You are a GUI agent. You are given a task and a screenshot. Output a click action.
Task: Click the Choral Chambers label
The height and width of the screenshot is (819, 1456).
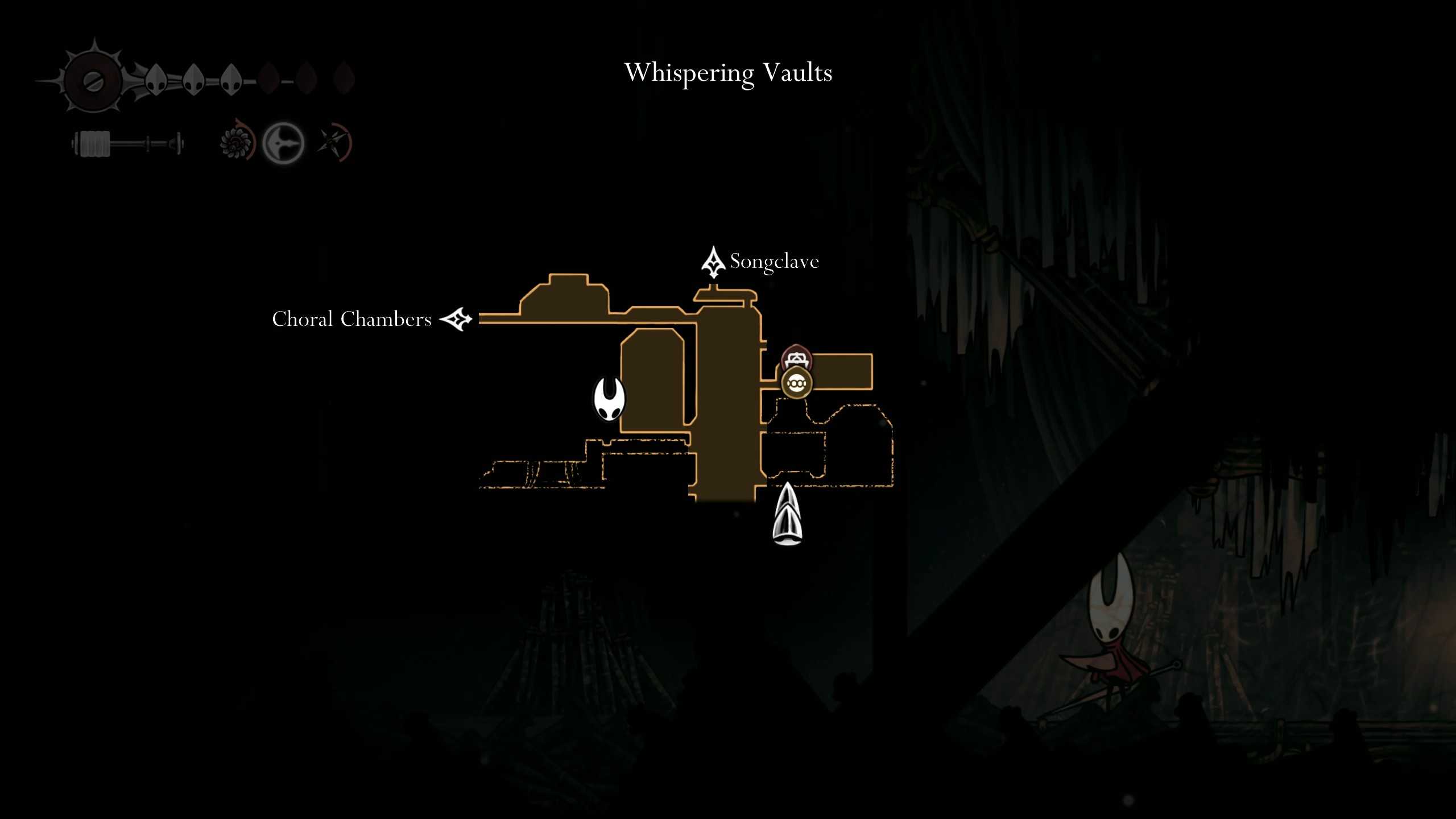[x=353, y=320]
